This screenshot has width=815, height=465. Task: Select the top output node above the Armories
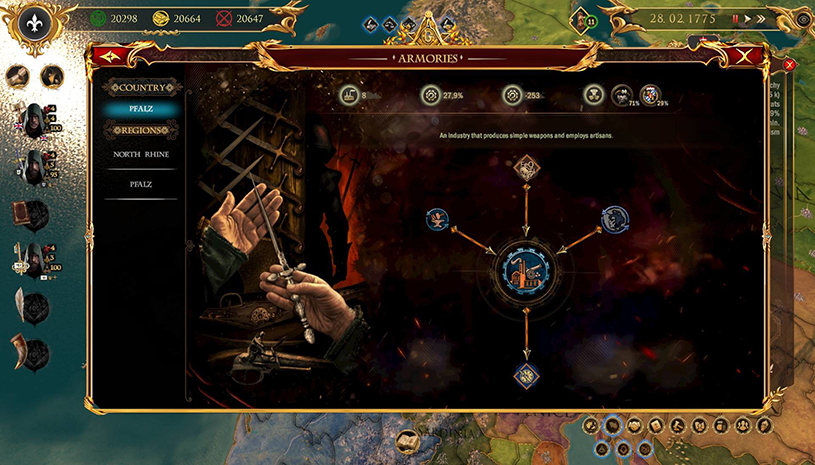(x=526, y=167)
